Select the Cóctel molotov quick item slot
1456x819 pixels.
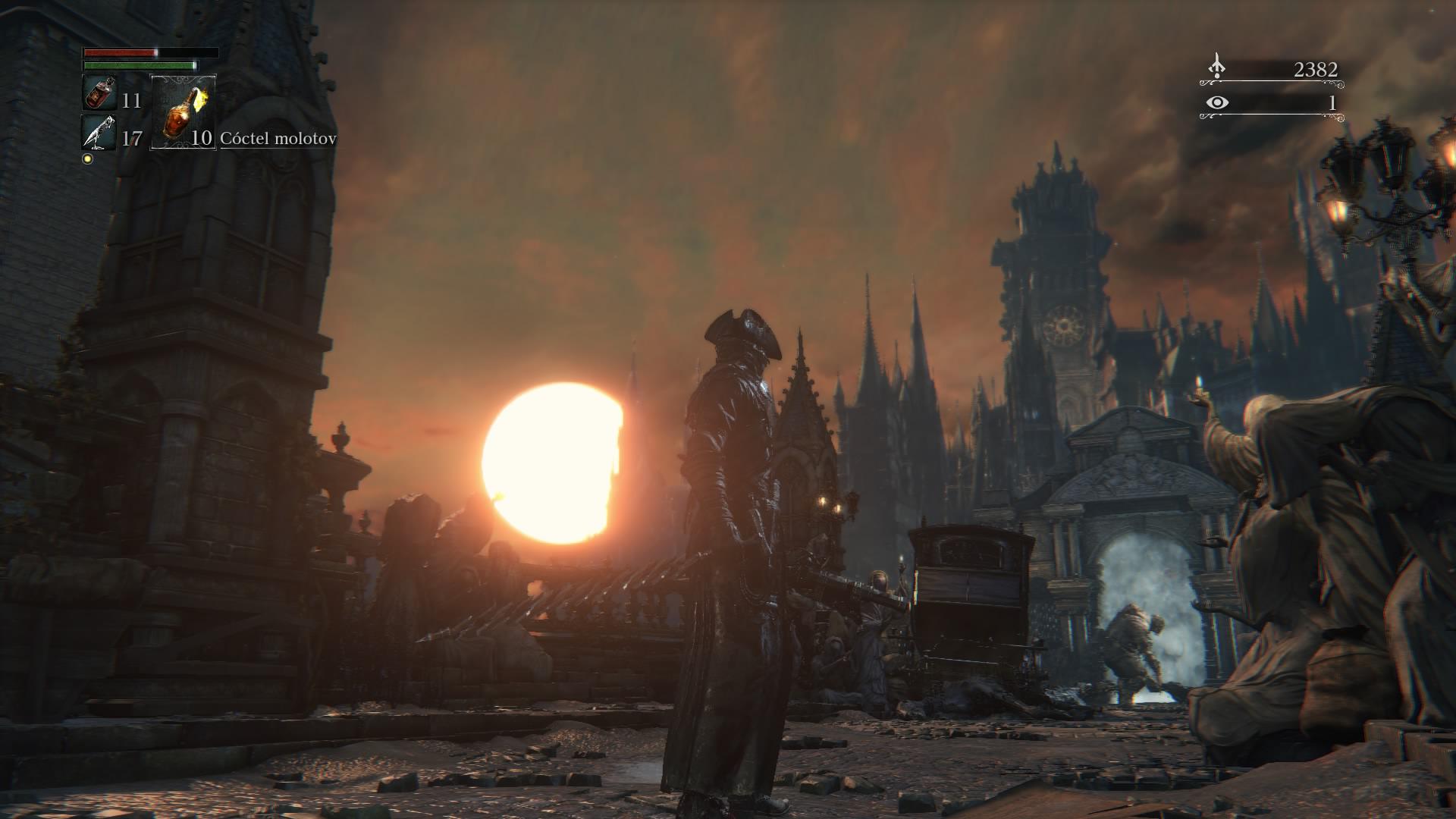pyautogui.click(x=184, y=111)
